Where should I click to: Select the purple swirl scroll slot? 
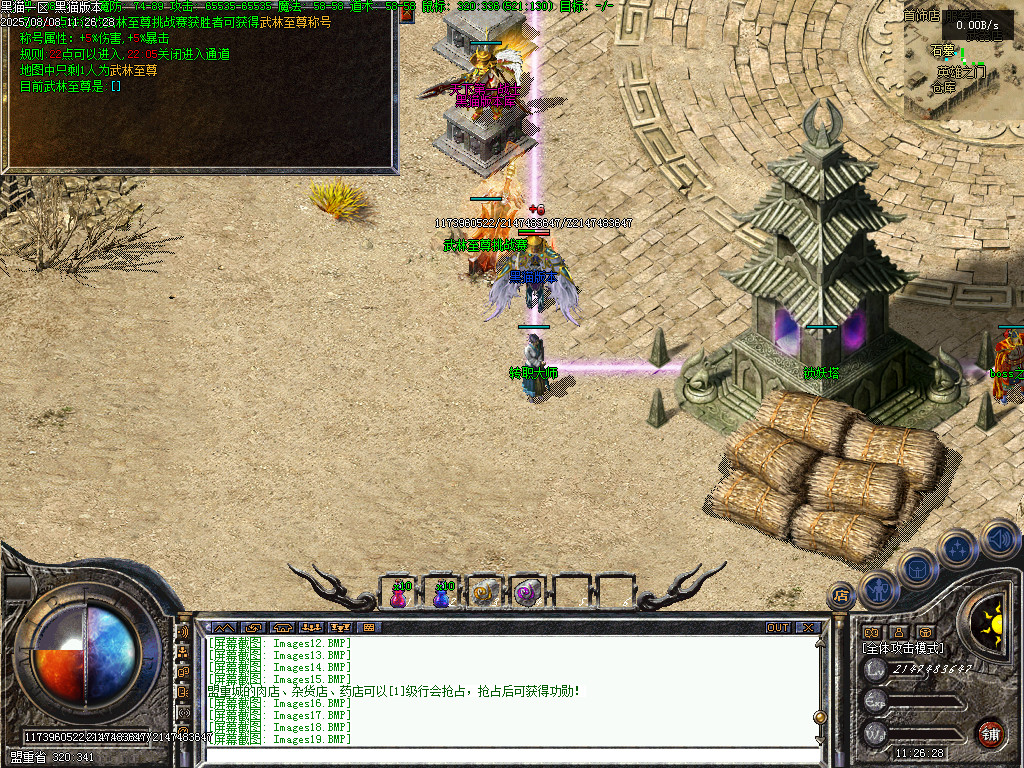[527, 594]
